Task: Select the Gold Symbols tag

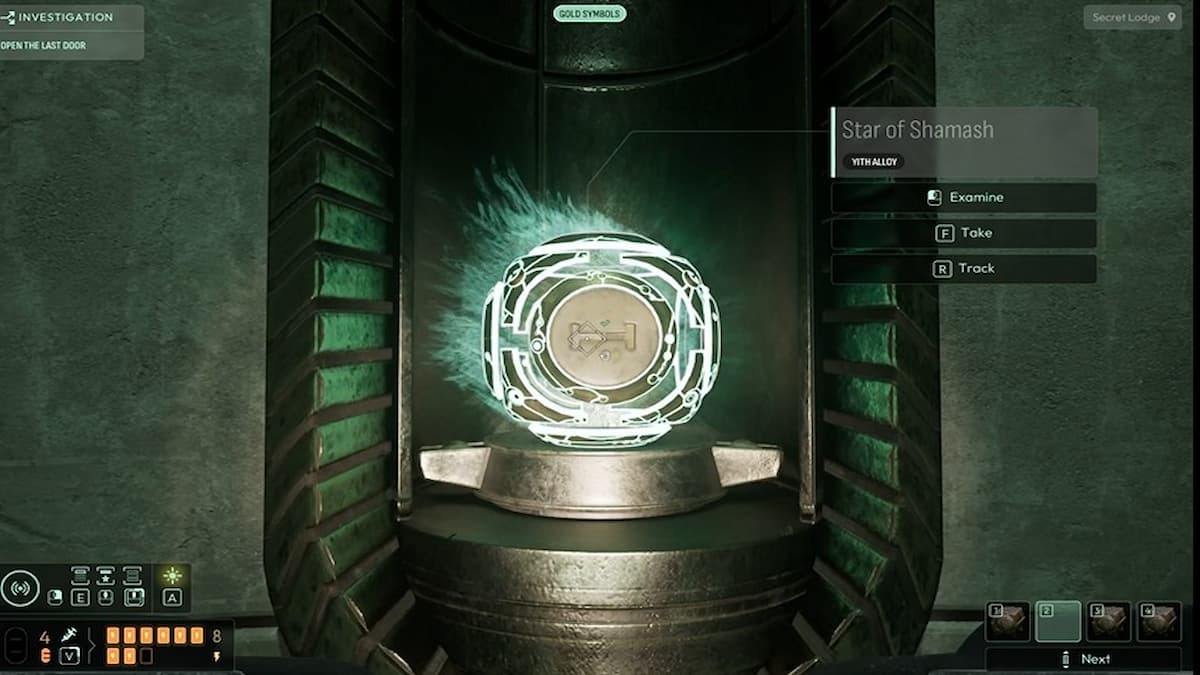Action: coord(590,14)
